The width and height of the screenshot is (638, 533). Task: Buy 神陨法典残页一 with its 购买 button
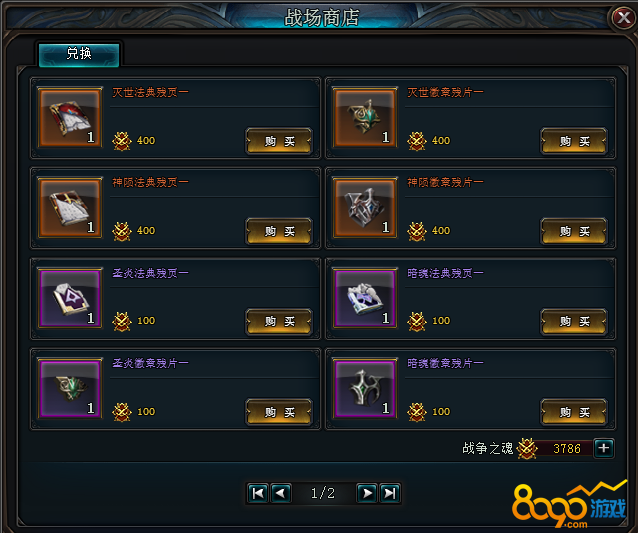[279, 231]
